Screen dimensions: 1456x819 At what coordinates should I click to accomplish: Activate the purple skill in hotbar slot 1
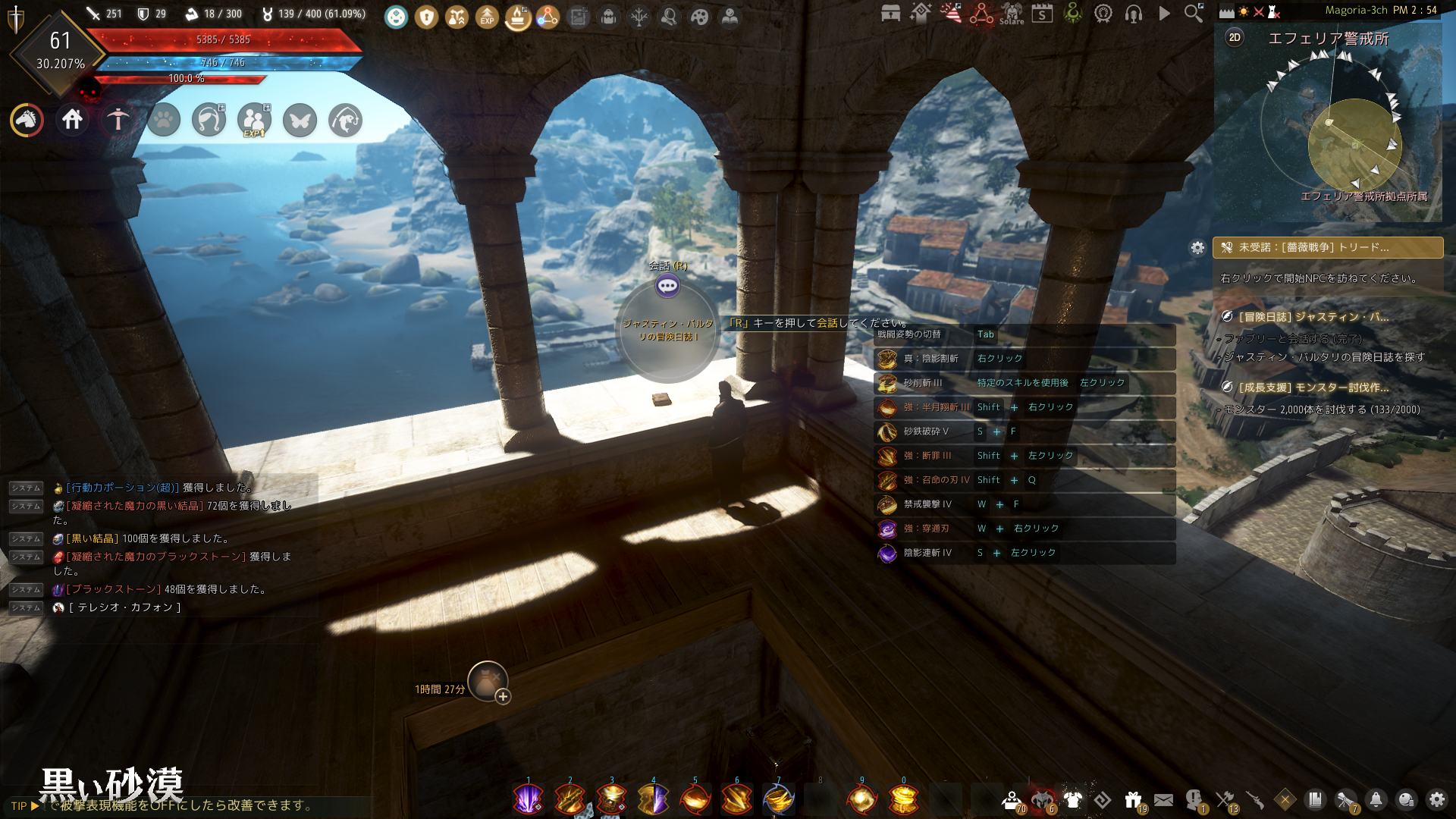point(528,799)
